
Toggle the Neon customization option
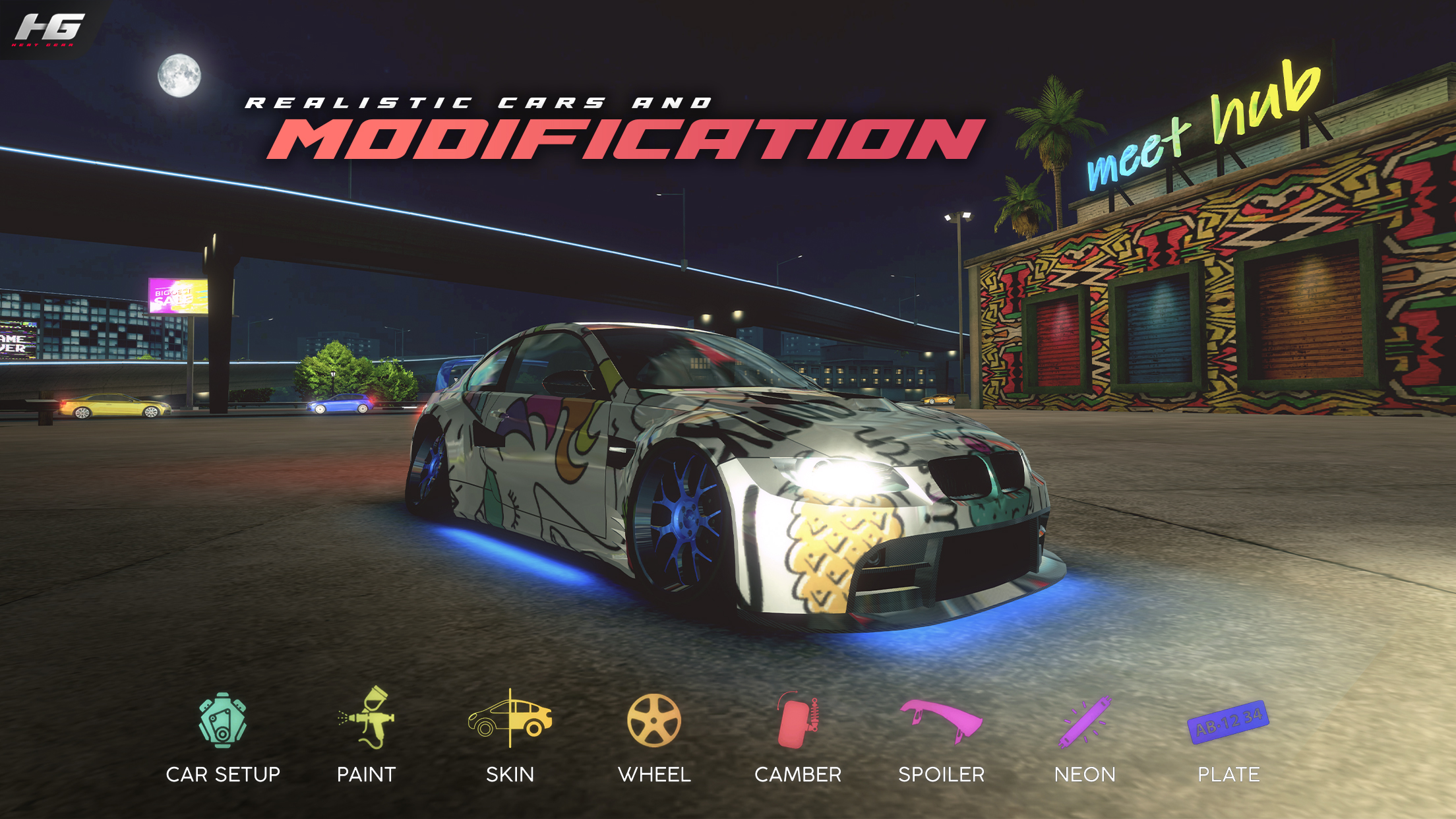pos(1086,723)
